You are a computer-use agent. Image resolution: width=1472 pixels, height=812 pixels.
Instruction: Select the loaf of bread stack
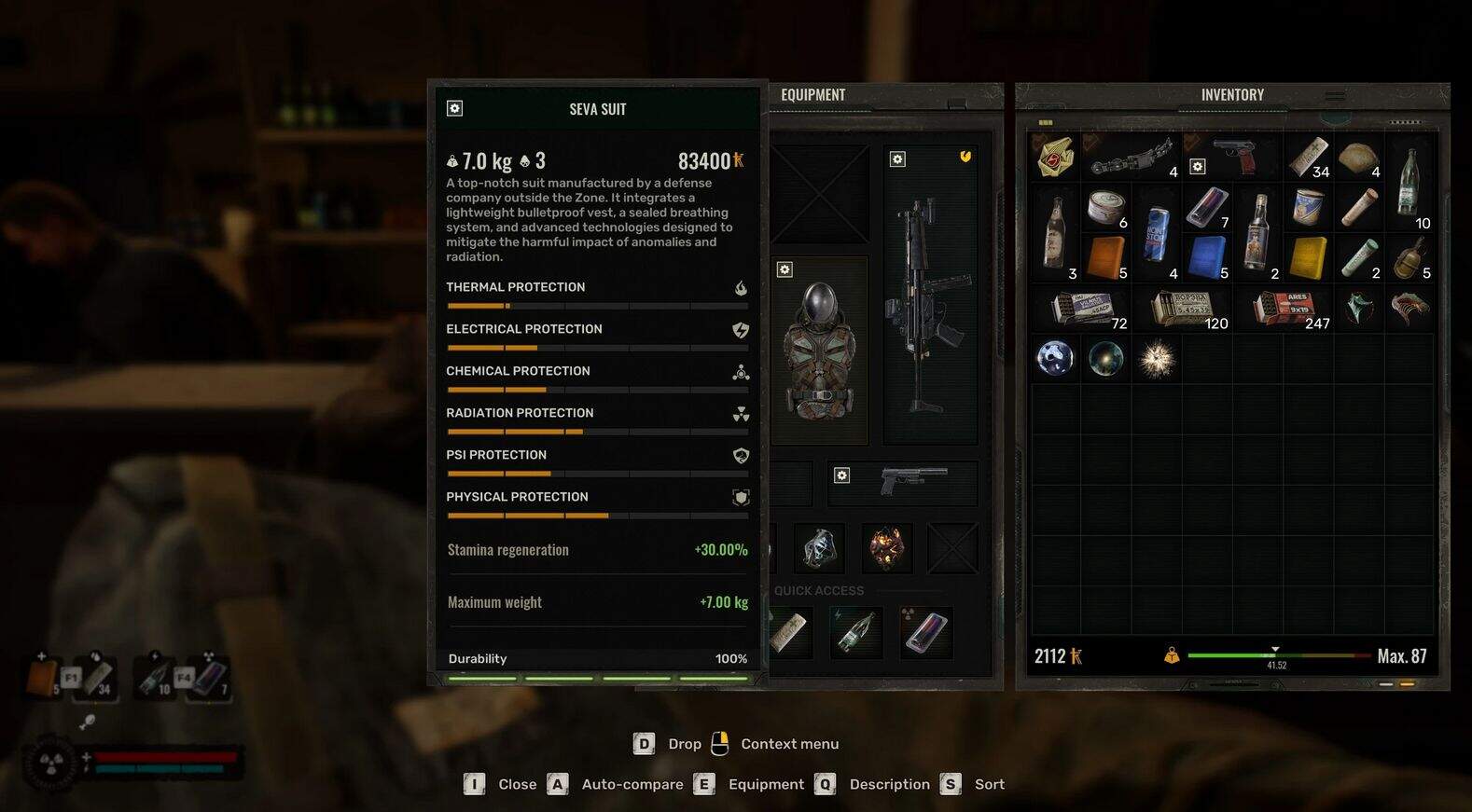tap(1358, 158)
